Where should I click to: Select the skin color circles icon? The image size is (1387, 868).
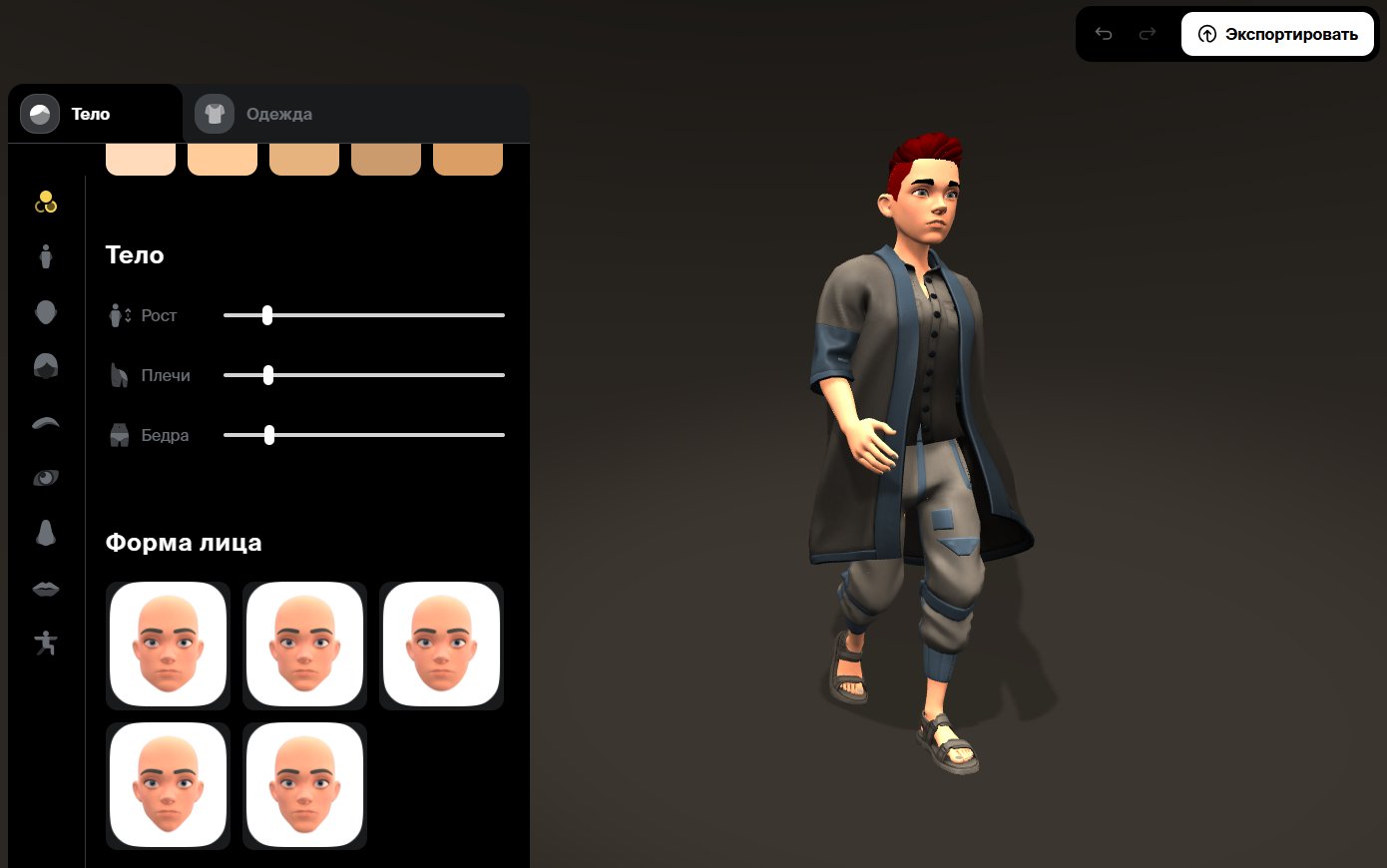pos(46,202)
